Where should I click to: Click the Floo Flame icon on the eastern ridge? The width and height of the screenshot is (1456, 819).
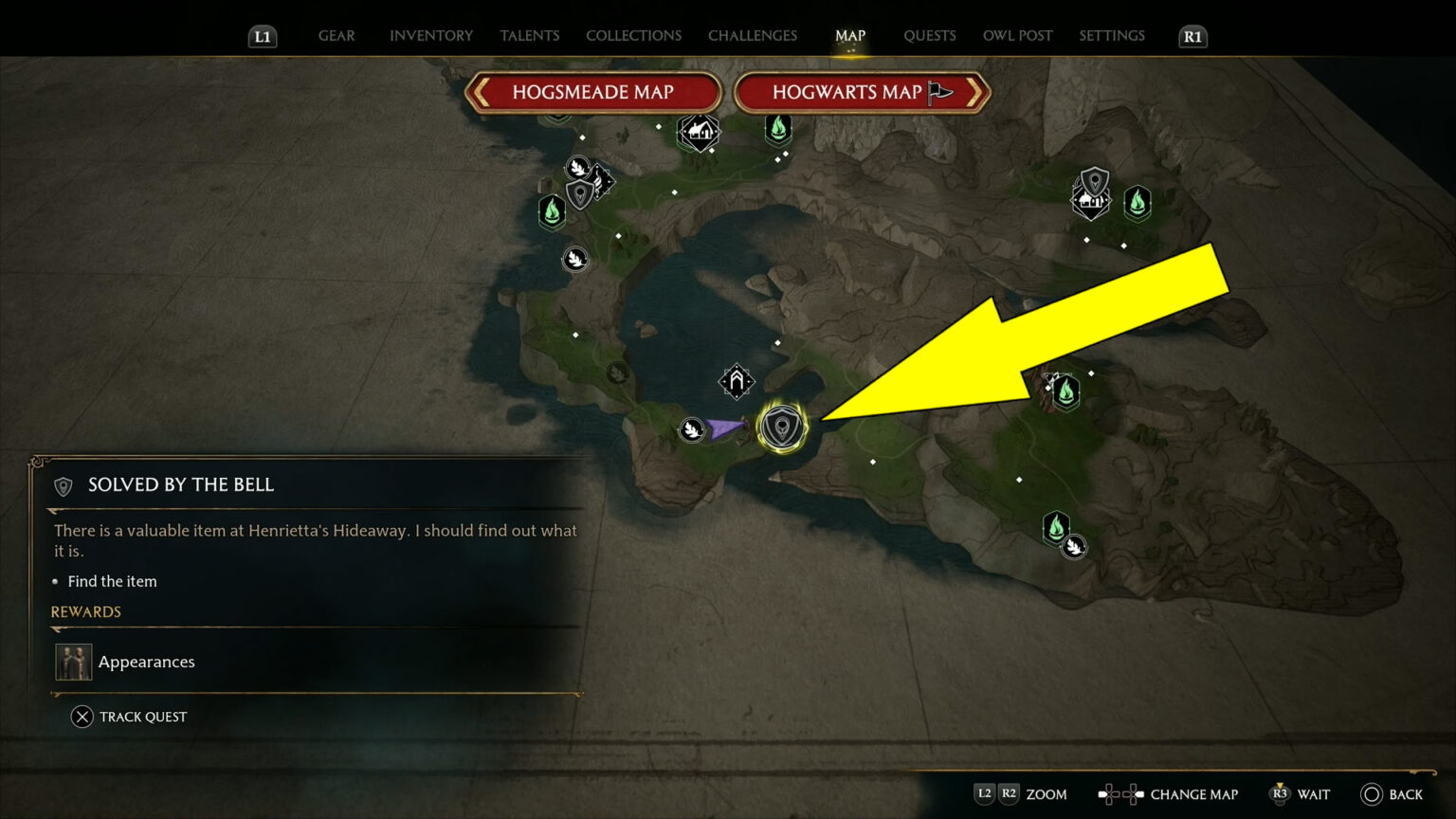[x=1065, y=390]
